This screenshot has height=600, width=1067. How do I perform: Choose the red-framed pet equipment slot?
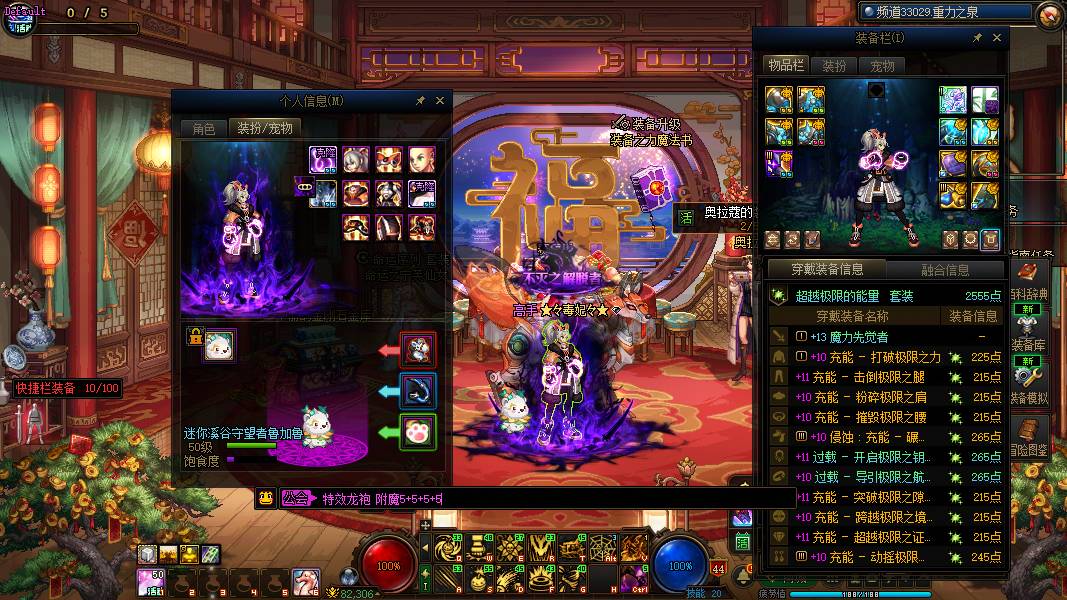(x=418, y=349)
